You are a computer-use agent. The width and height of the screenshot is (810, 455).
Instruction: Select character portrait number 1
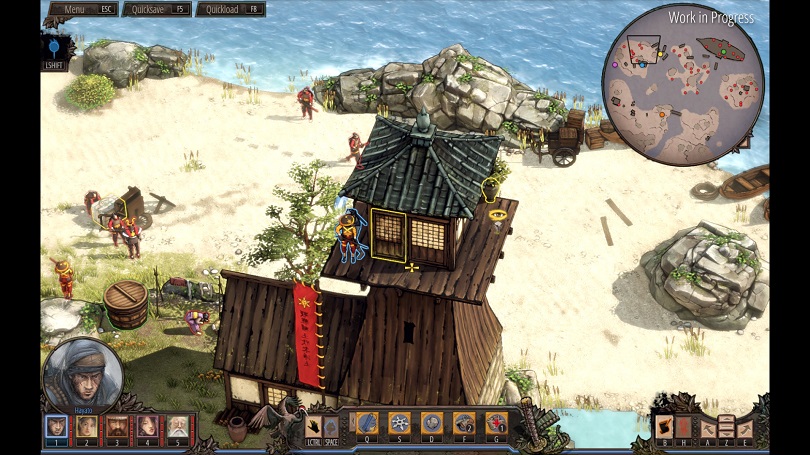57,425
